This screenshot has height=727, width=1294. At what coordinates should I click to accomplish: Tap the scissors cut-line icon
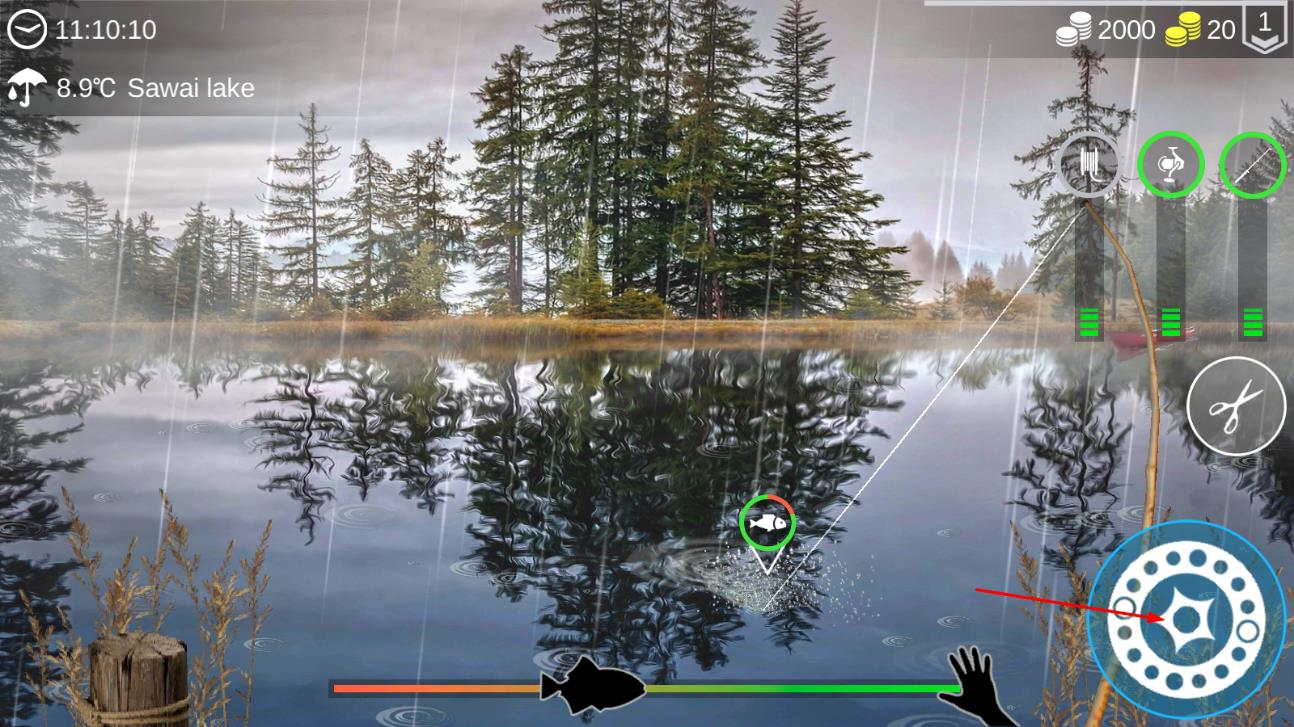pos(1238,404)
